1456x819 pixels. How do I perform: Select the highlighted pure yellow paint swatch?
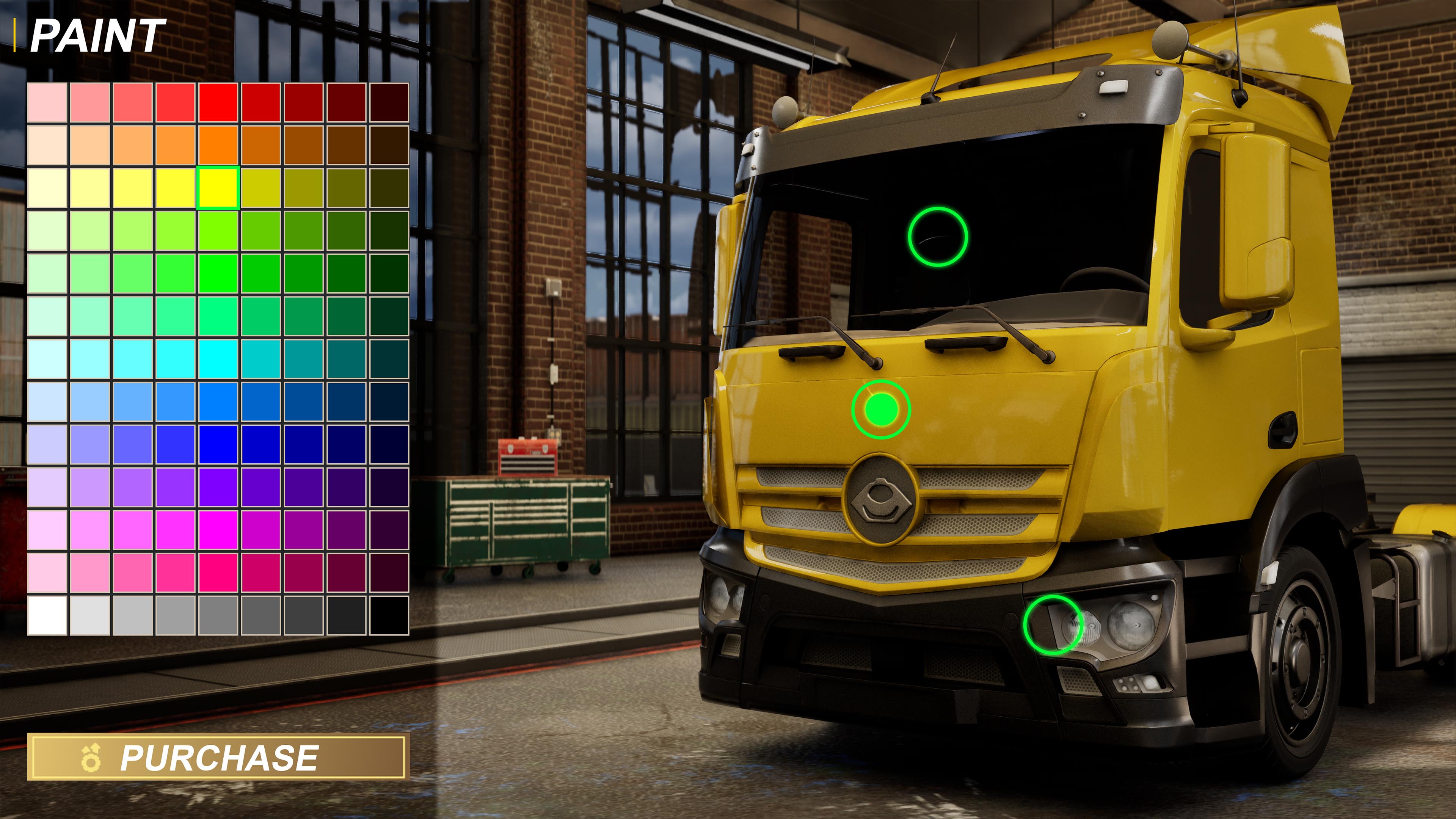pyautogui.click(x=218, y=188)
